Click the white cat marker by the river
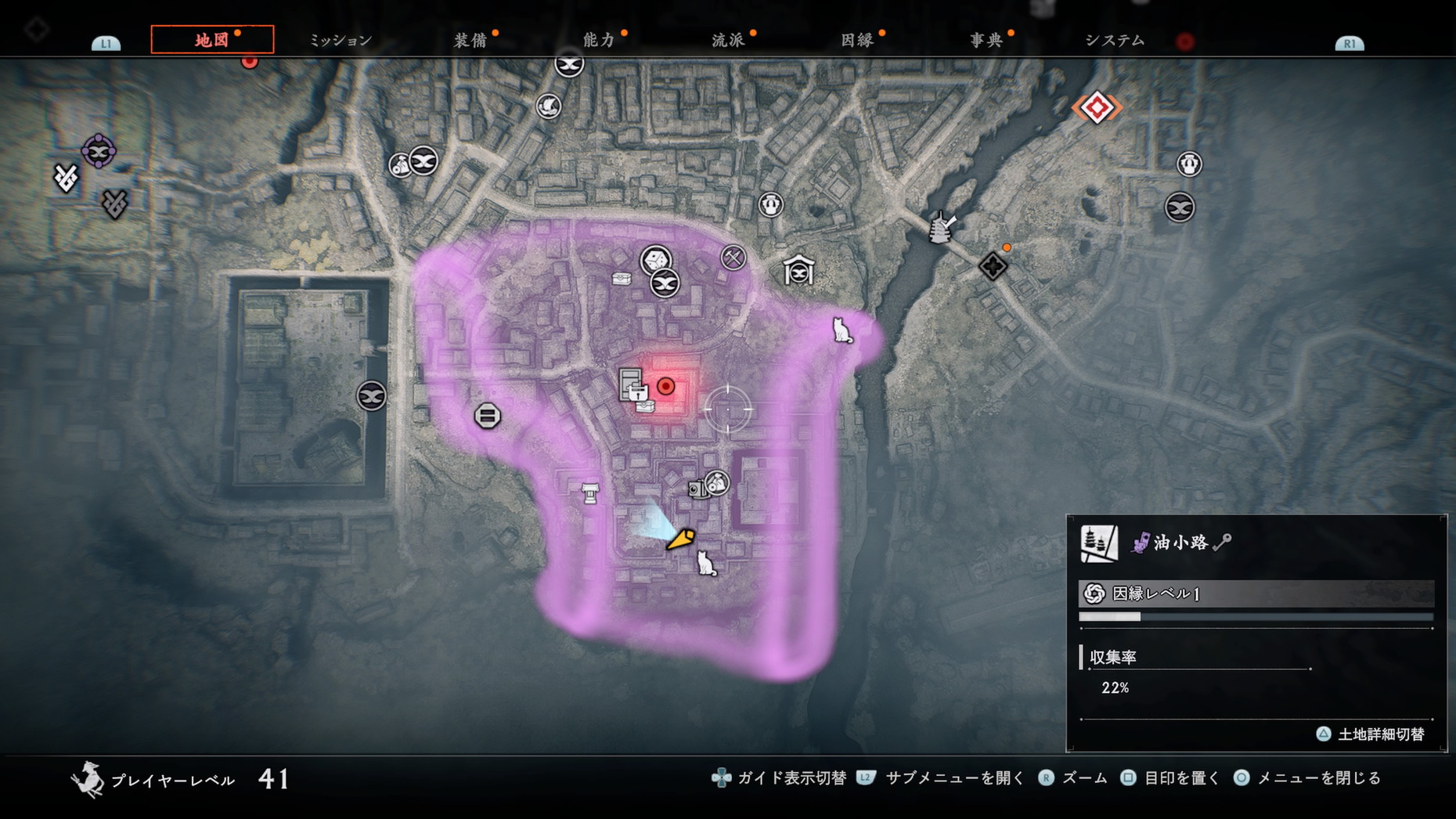Image resolution: width=1456 pixels, height=819 pixels. click(x=842, y=330)
